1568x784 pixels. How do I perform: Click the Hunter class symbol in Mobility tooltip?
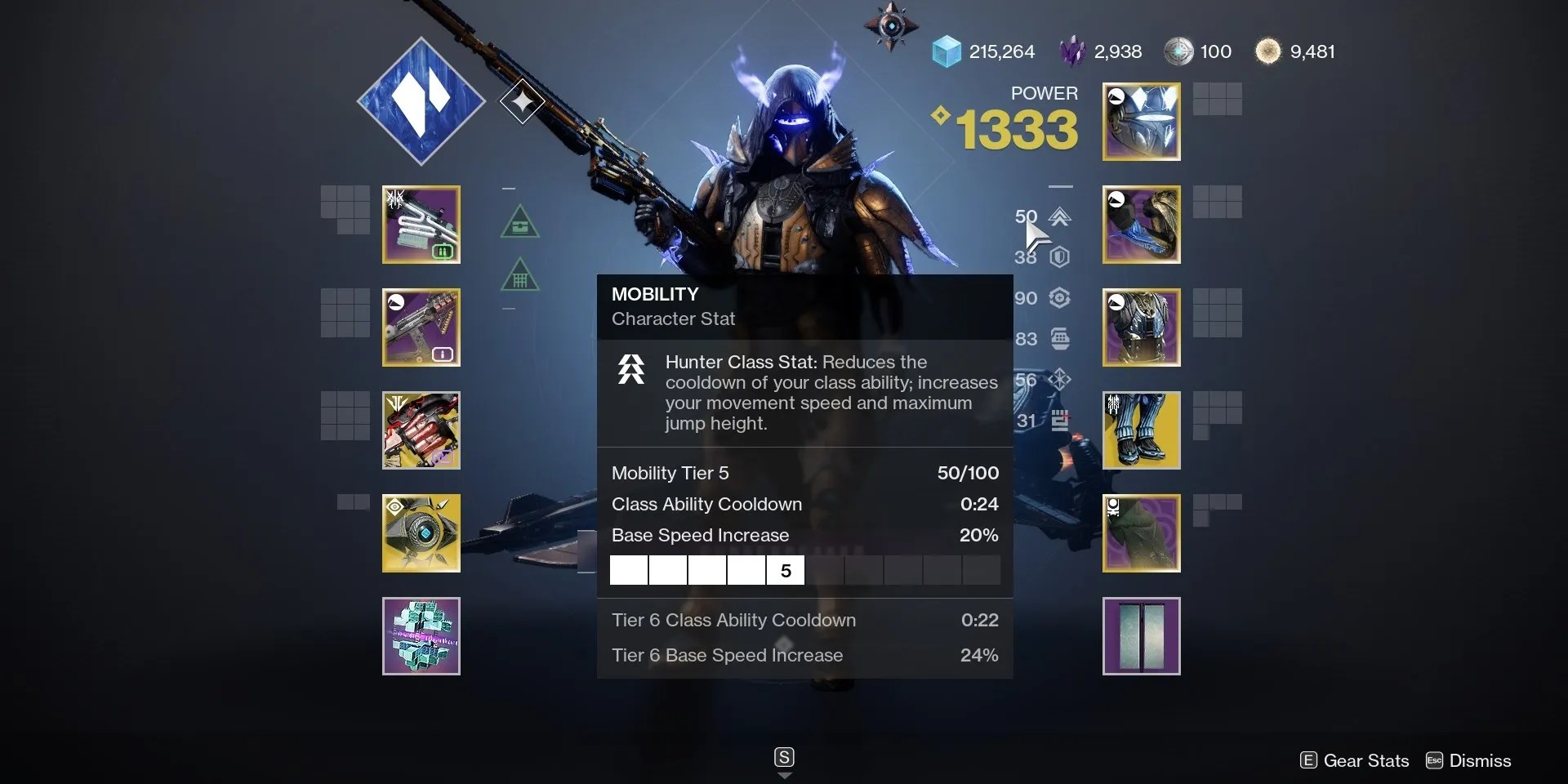pyautogui.click(x=630, y=369)
